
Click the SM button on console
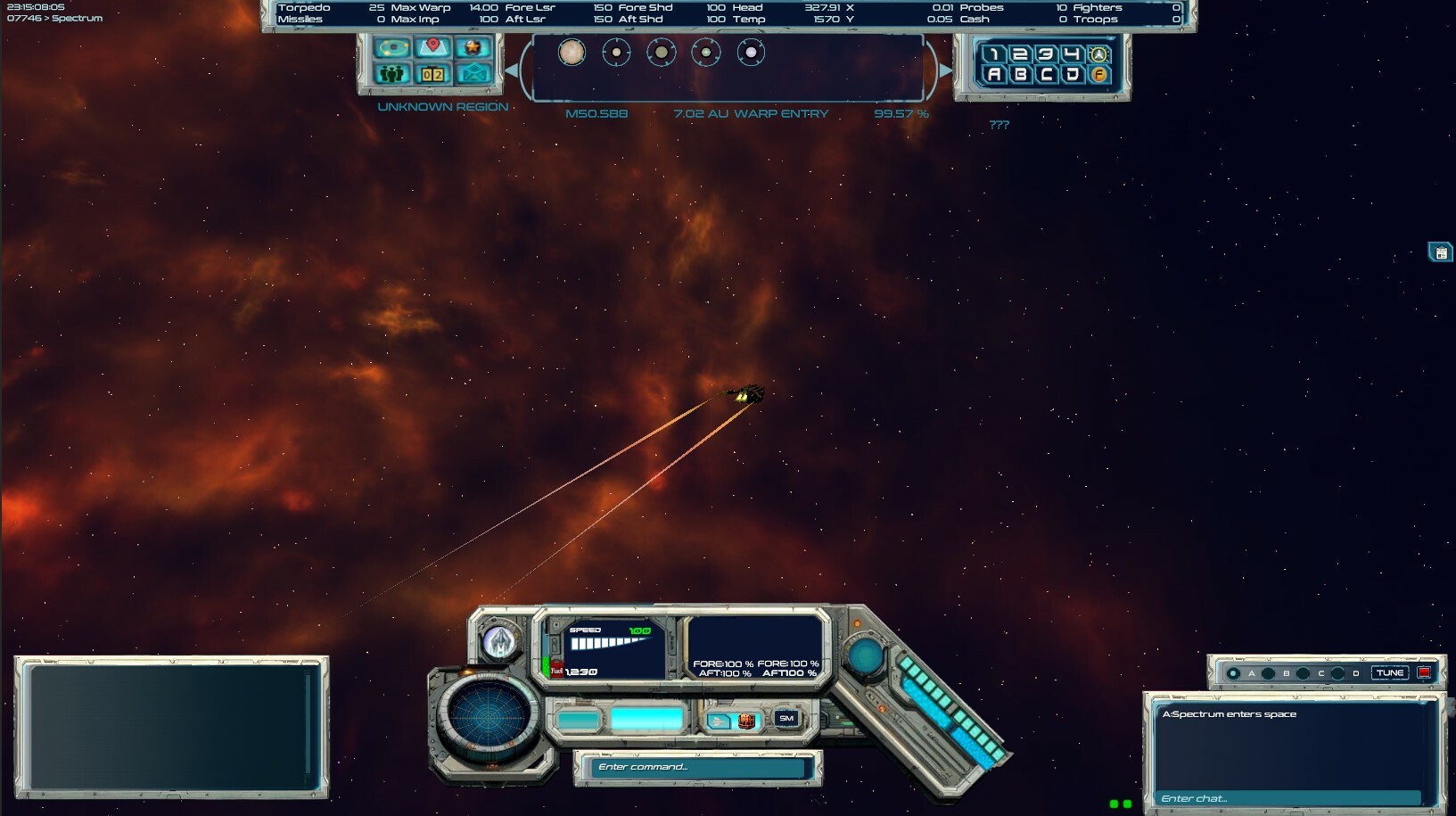786,719
